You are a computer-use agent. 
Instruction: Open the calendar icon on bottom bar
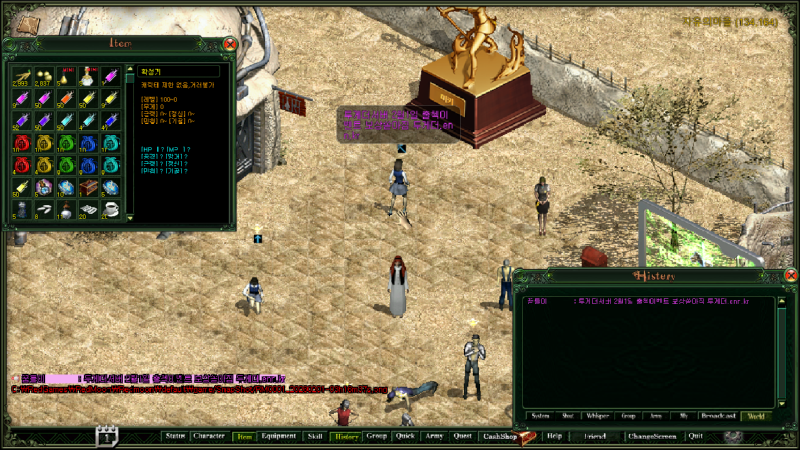(107, 436)
